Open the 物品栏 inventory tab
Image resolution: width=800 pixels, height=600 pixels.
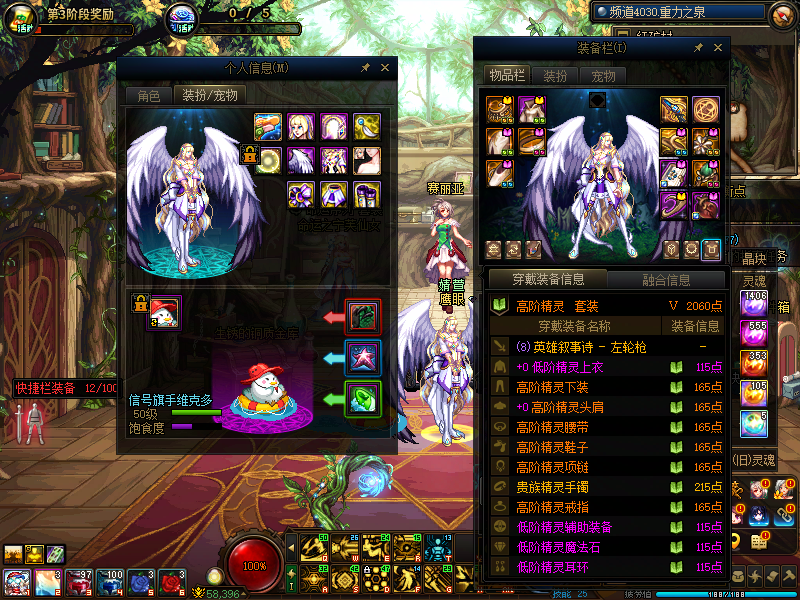pos(506,76)
